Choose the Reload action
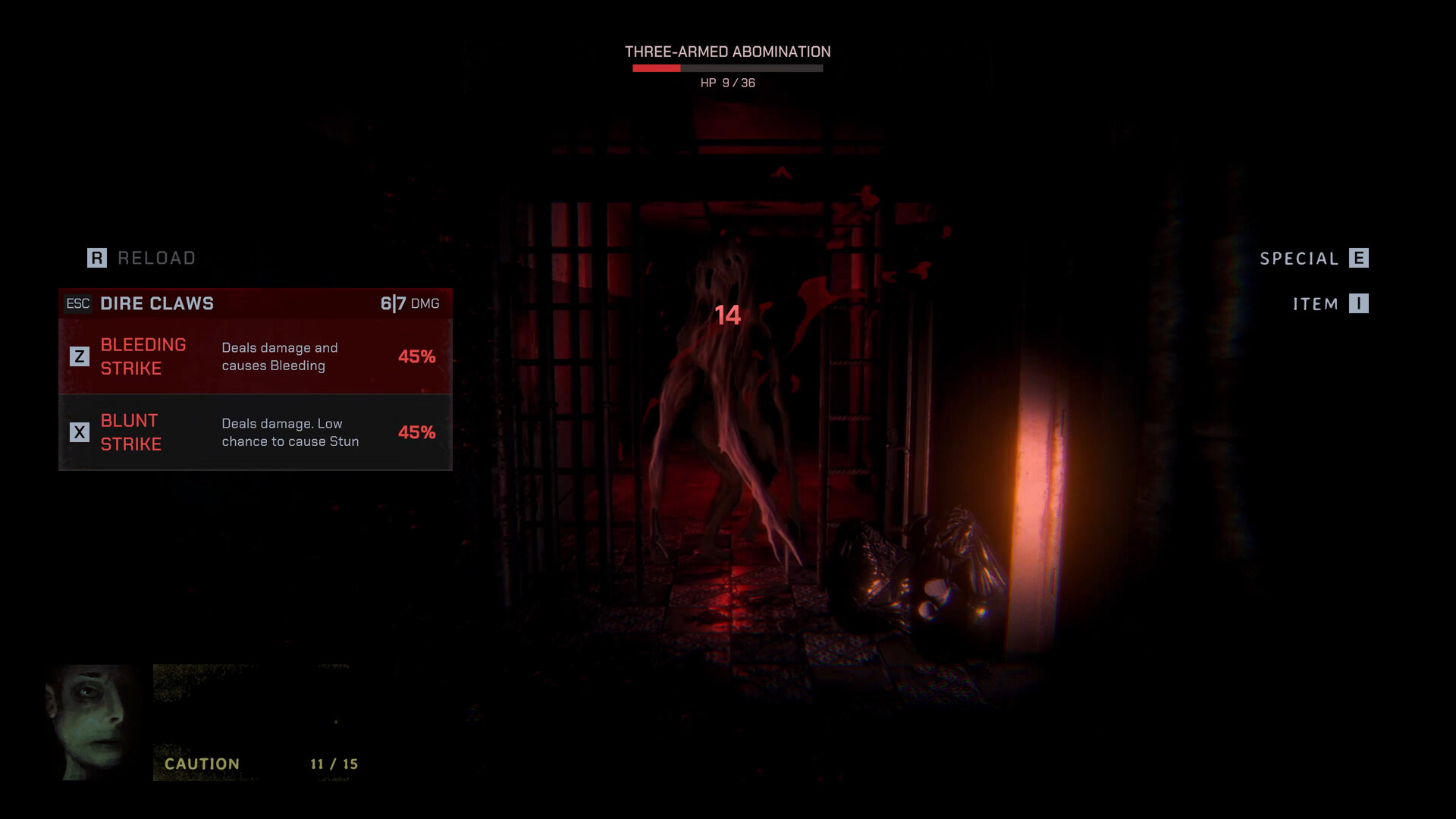The height and width of the screenshot is (819, 1456). point(142,259)
